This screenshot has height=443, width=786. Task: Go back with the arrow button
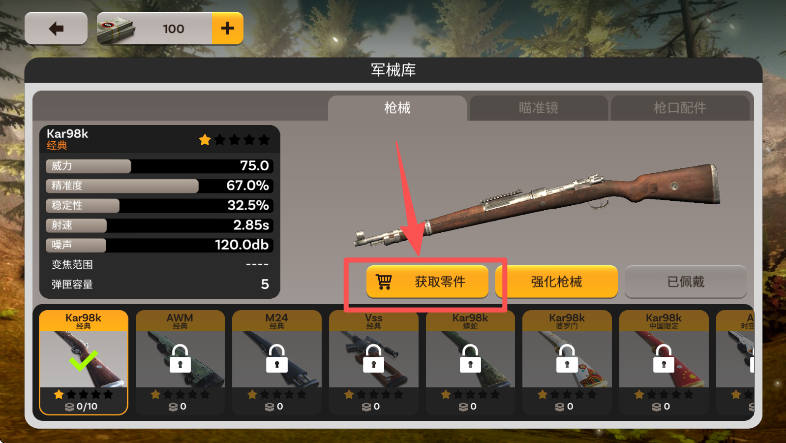(x=56, y=29)
